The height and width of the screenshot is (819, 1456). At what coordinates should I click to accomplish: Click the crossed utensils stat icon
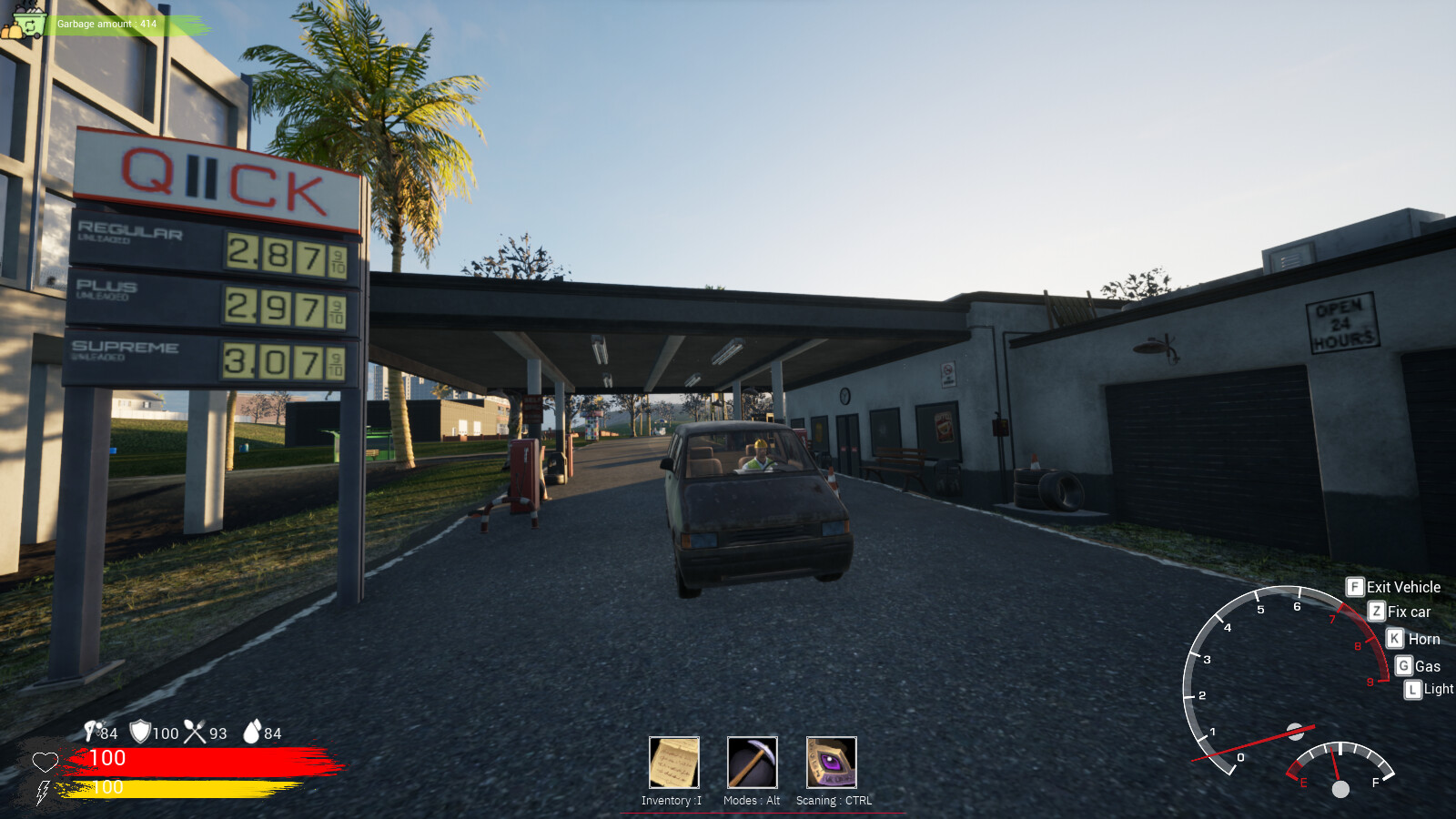click(x=194, y=731)
